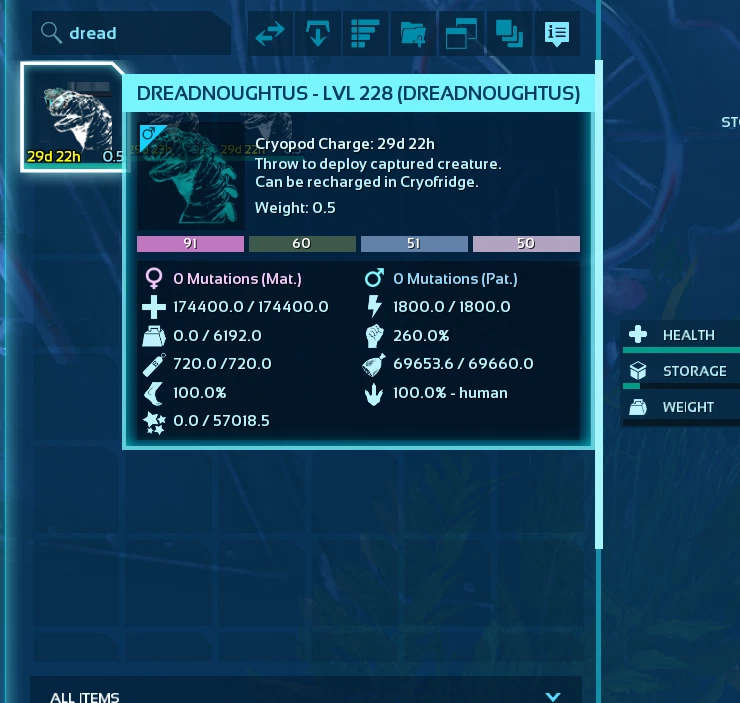This screenshot has height=703, width=740.
Task: Open the sort items bars button
Action: (366, 34)
